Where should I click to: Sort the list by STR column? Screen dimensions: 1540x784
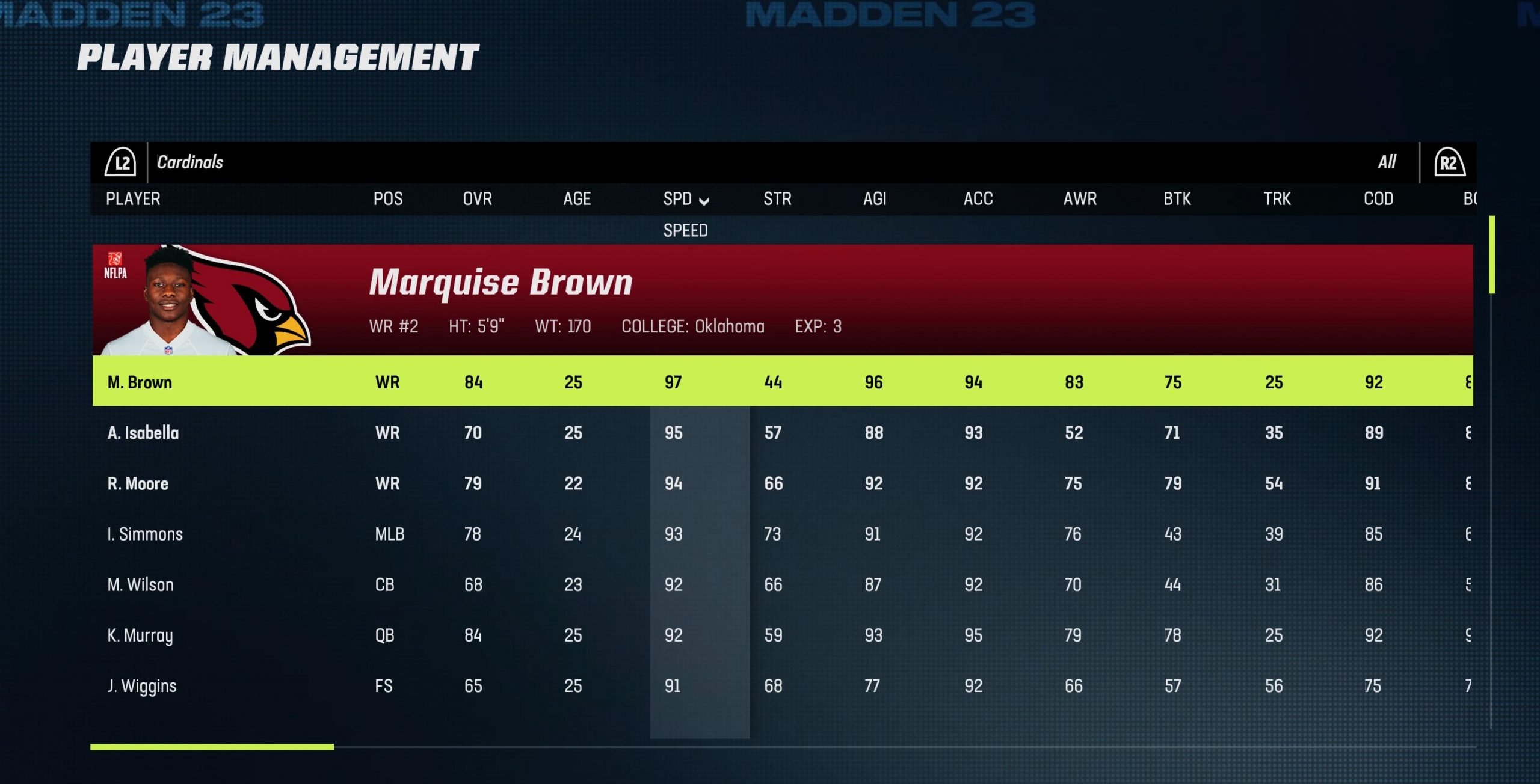coord(777,199)
